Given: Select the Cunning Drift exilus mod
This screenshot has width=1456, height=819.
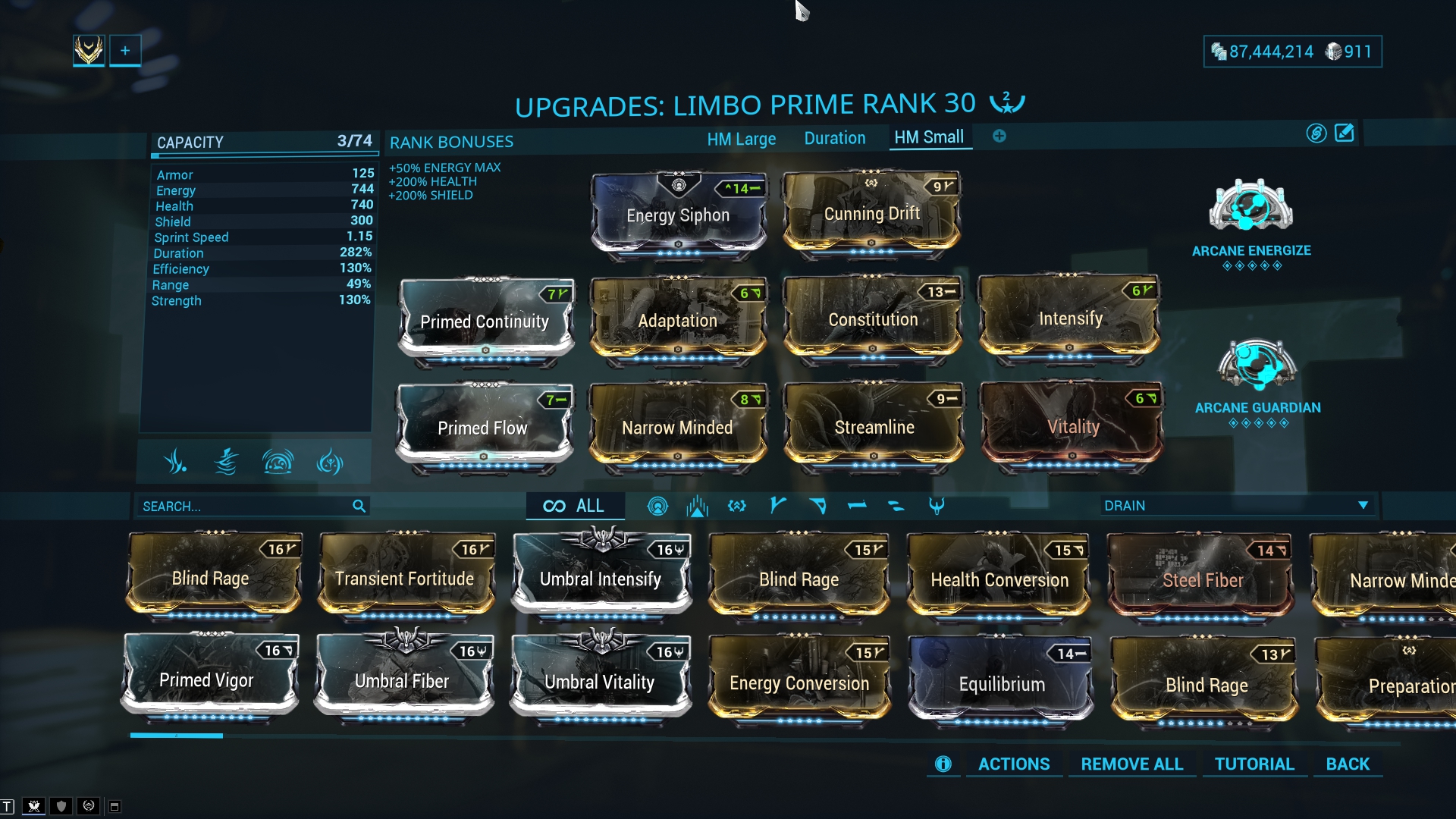Looking at the screenshot, I should click(871, 214).
